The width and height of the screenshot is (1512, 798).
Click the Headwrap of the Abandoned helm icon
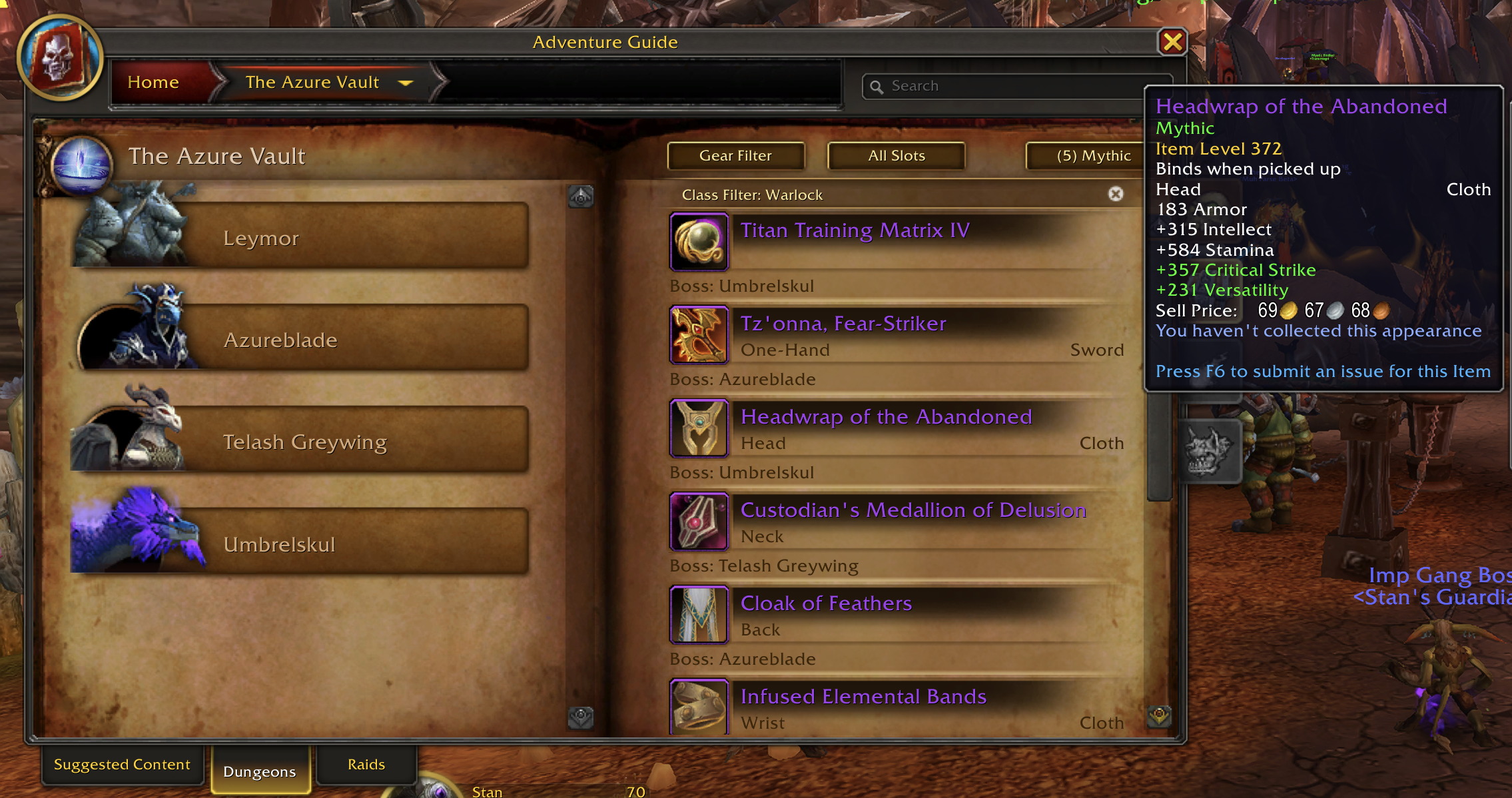[699, 428]
